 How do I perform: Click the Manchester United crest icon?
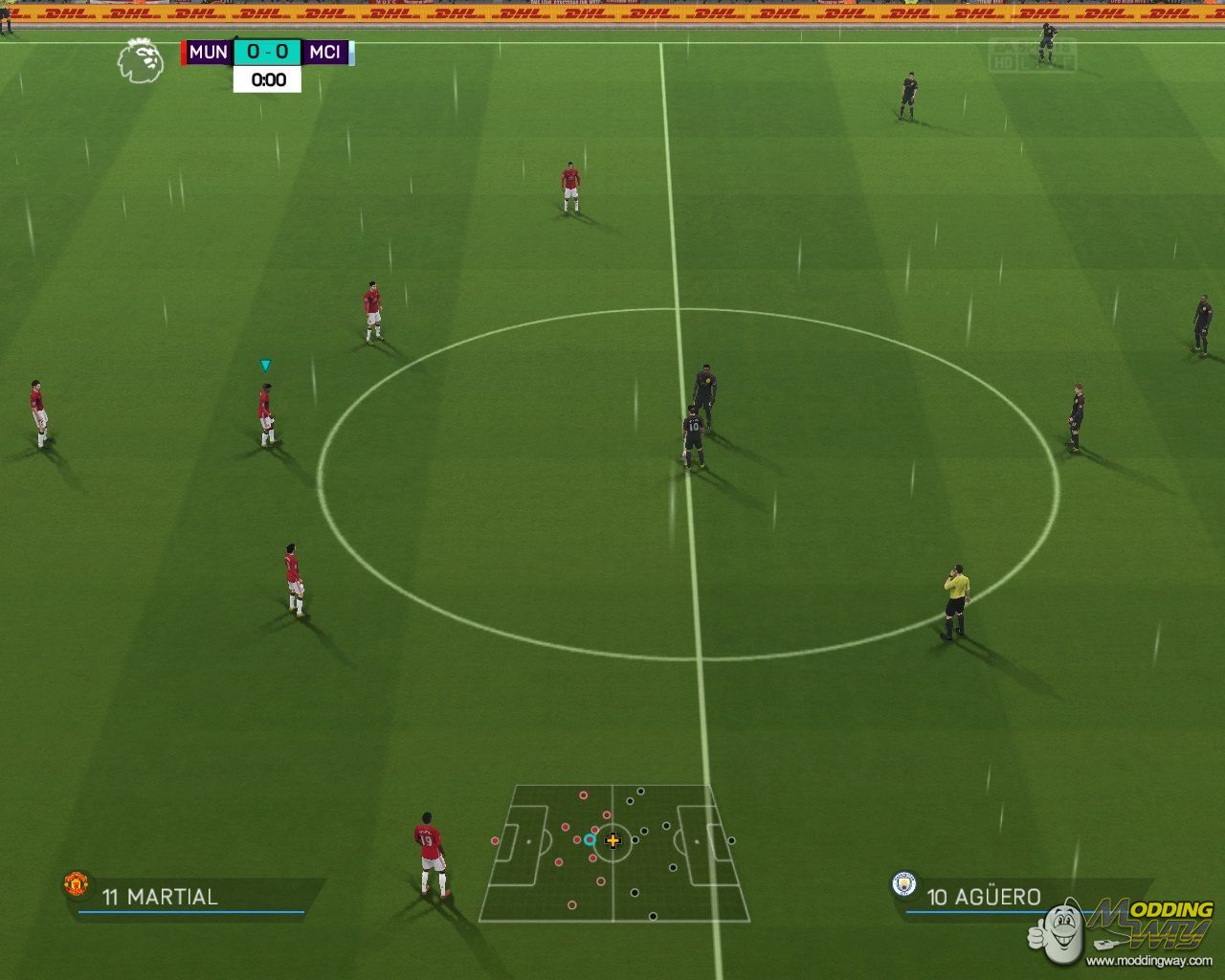tap(77, 882)
